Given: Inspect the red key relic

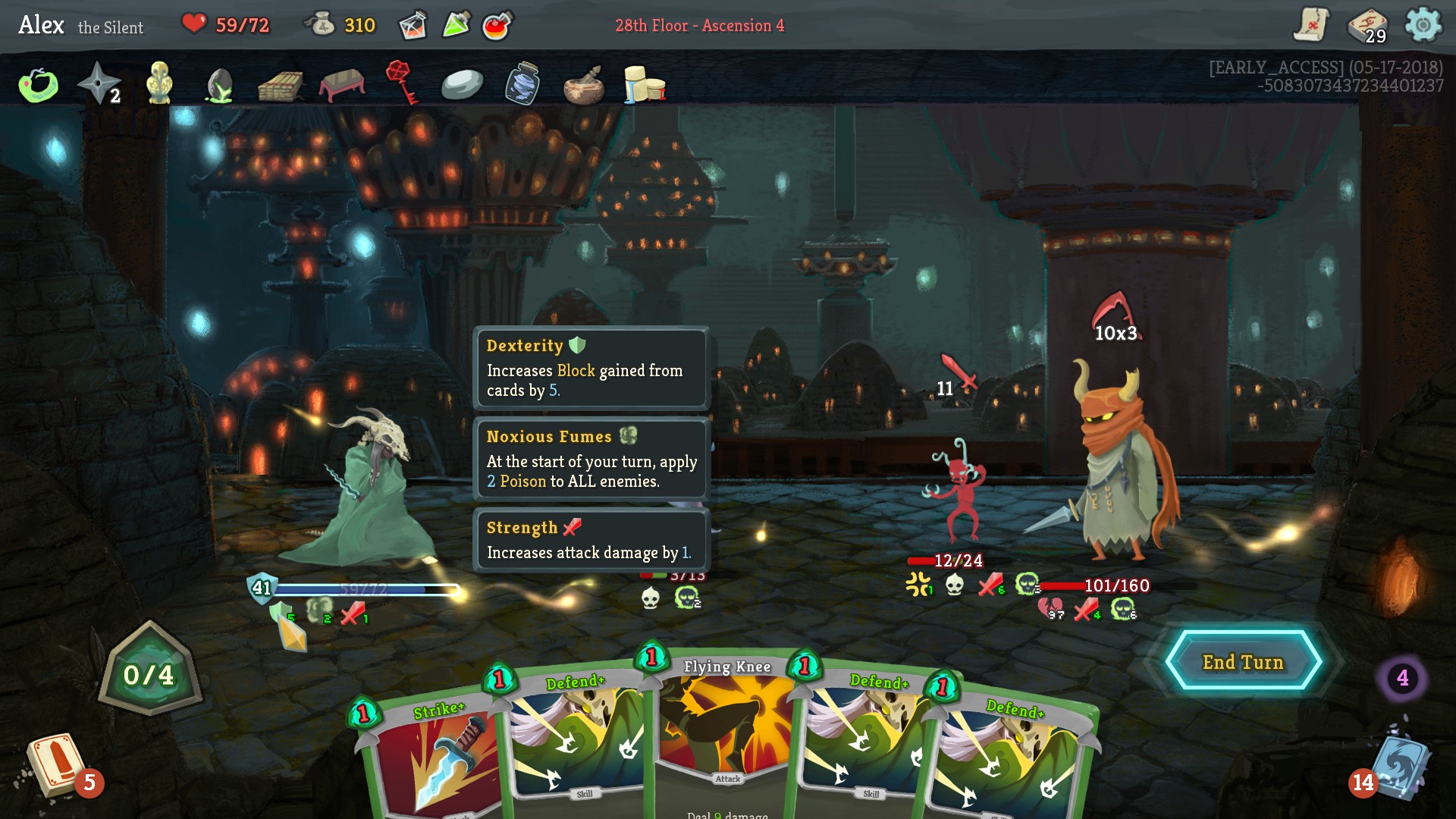Looking at the screenshot, I should (x=400, y=82).
